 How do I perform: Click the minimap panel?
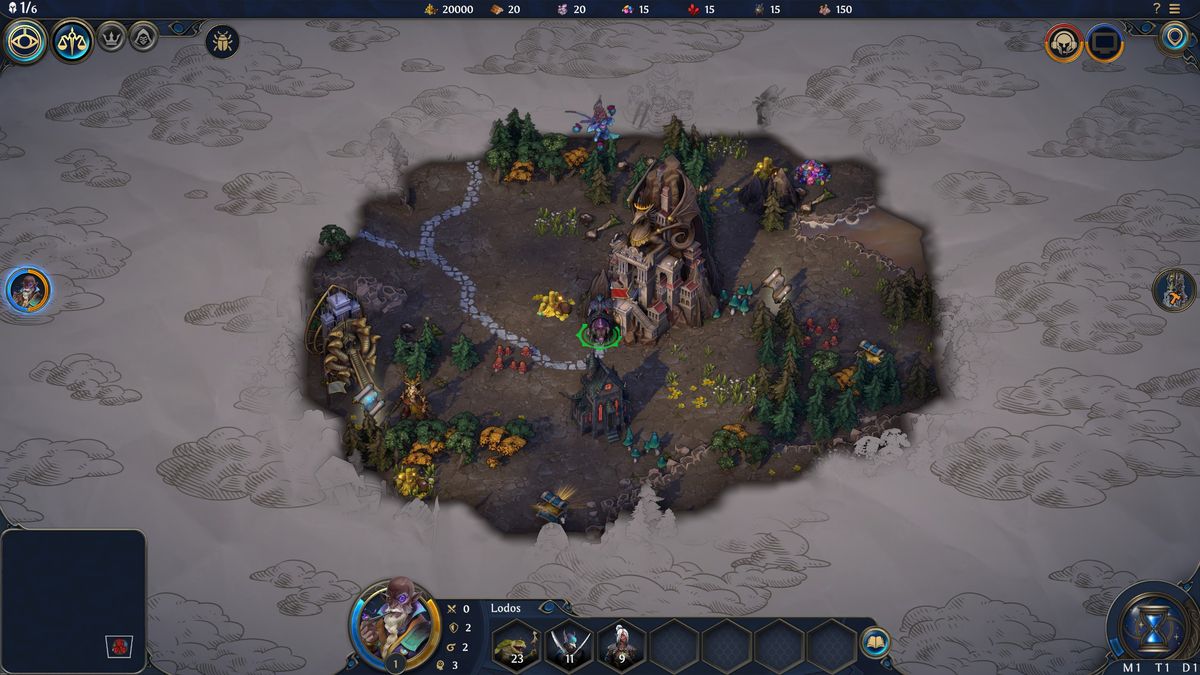pyautogui.click(x=73, y=590)
